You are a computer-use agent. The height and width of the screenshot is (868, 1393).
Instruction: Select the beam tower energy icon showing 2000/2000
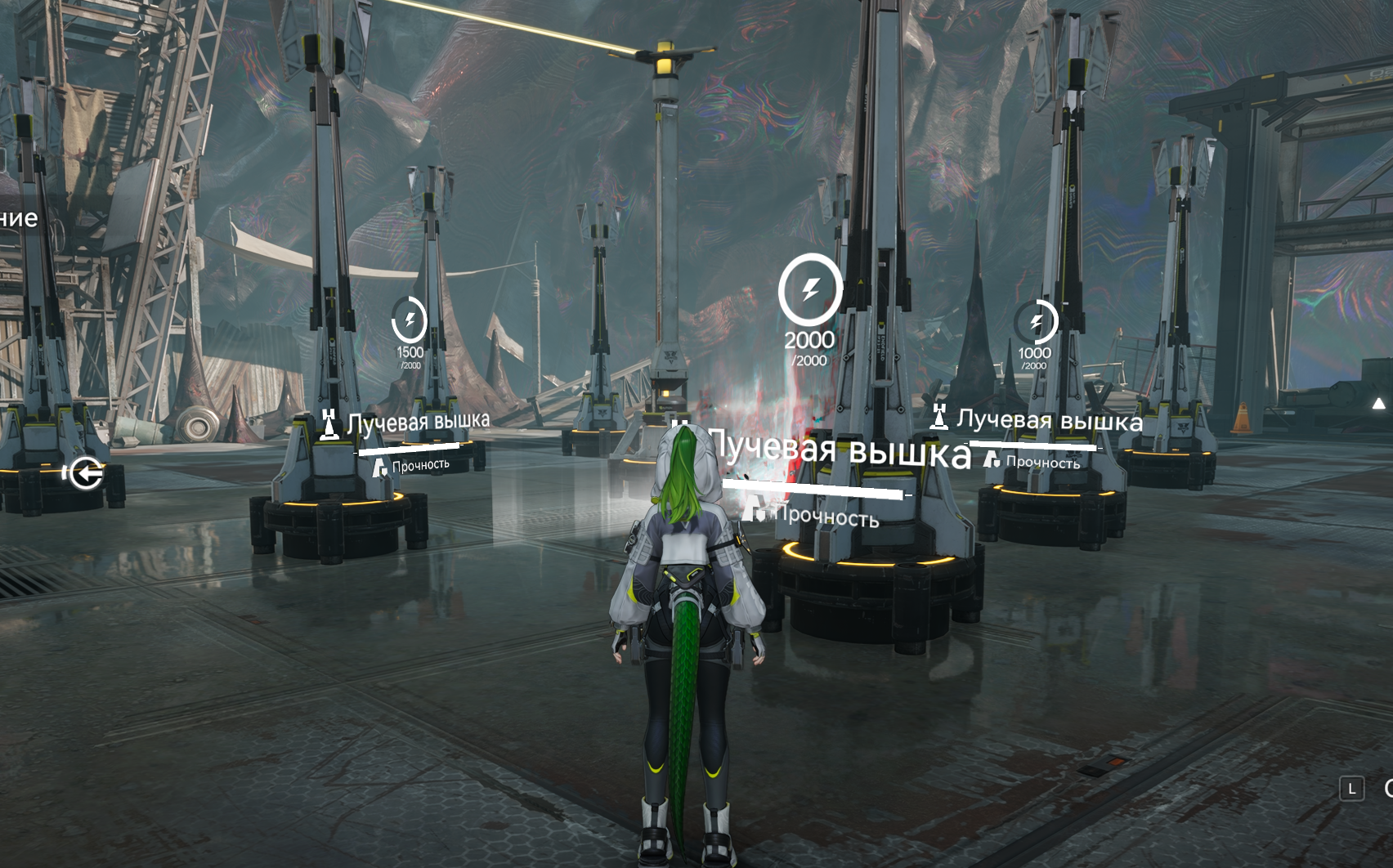pos(810,289)
